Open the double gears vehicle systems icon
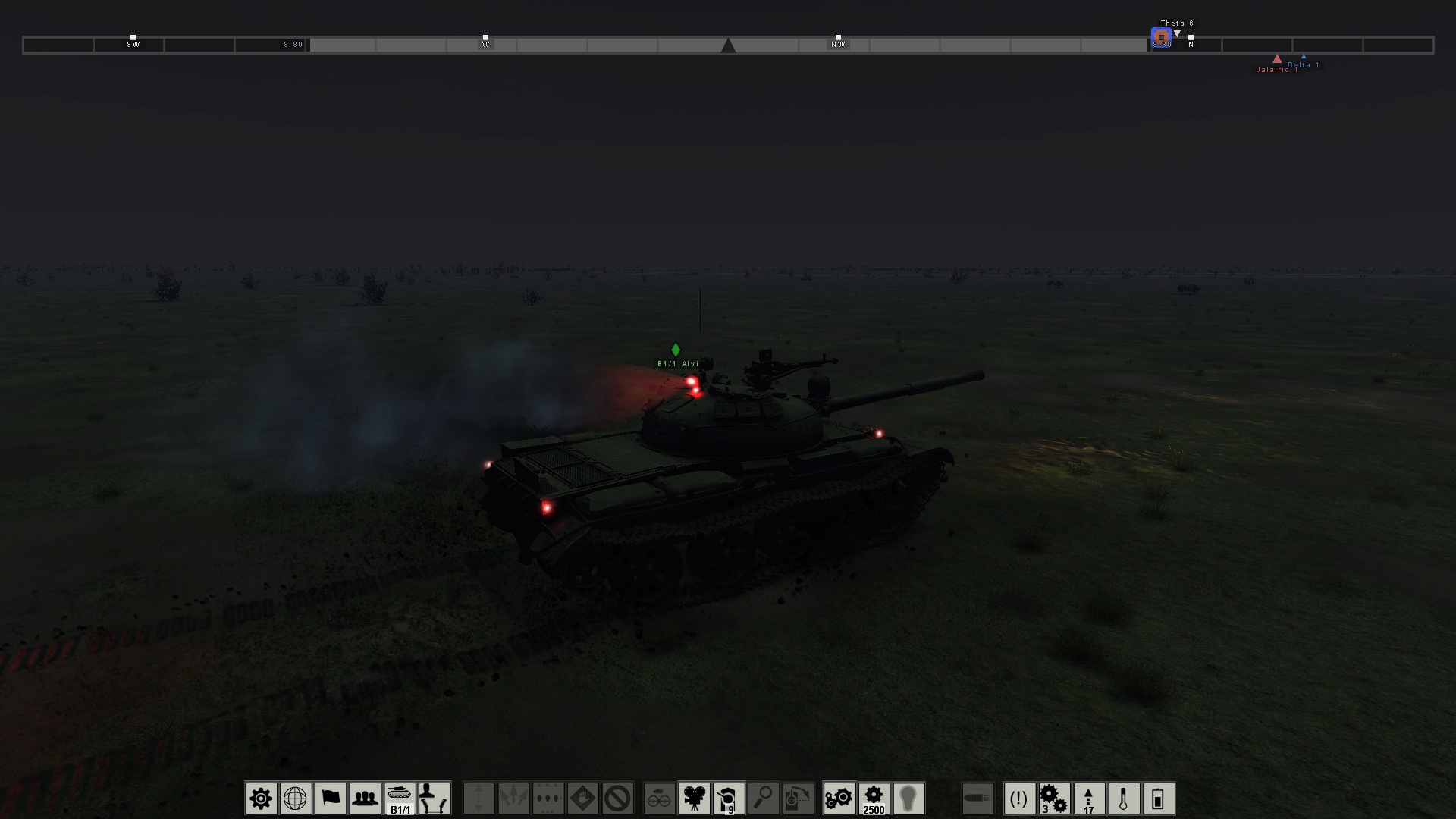Screen dimensions: 1456x819 (840, 798)
